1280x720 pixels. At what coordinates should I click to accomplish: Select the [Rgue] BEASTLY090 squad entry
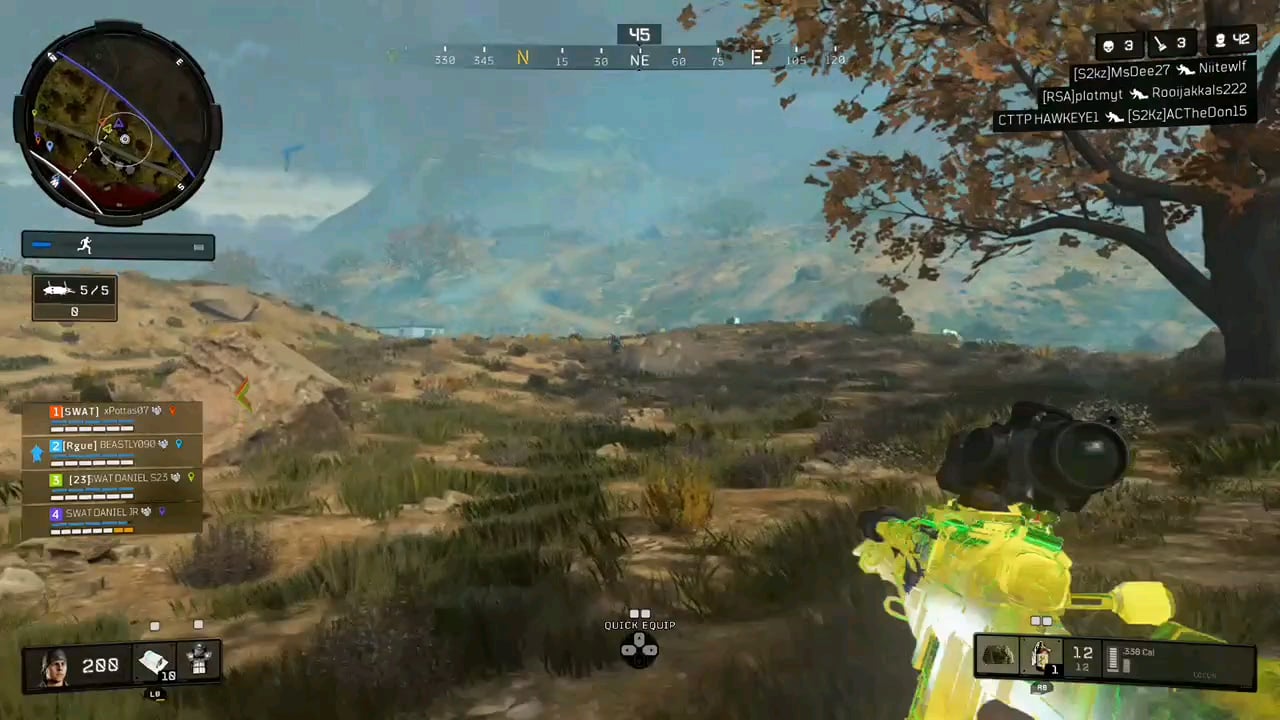point(108,444)
